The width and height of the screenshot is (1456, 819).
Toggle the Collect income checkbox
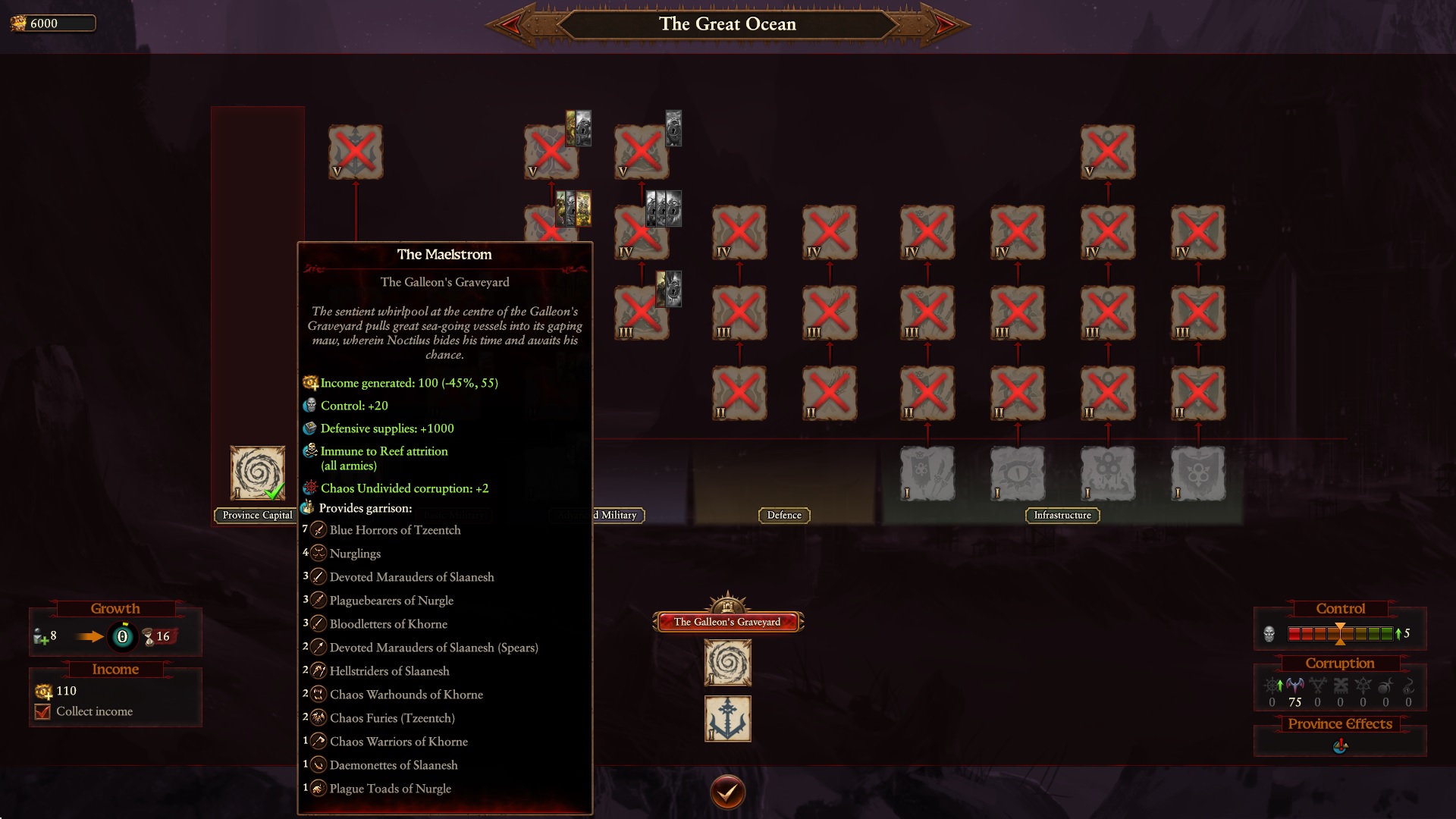(44, 711)
